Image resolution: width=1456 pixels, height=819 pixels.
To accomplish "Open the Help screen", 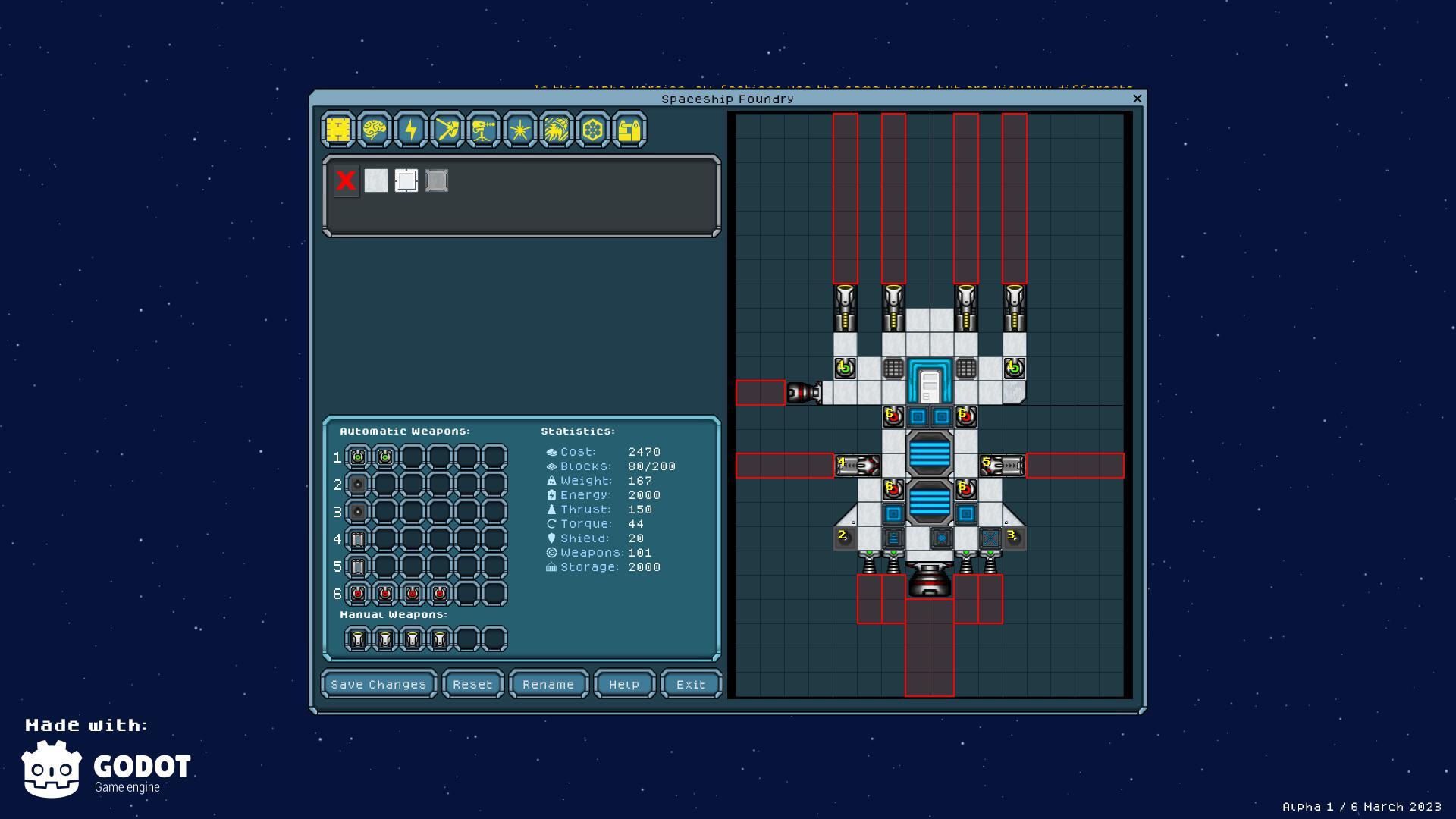I will click(x=624, y=684).
